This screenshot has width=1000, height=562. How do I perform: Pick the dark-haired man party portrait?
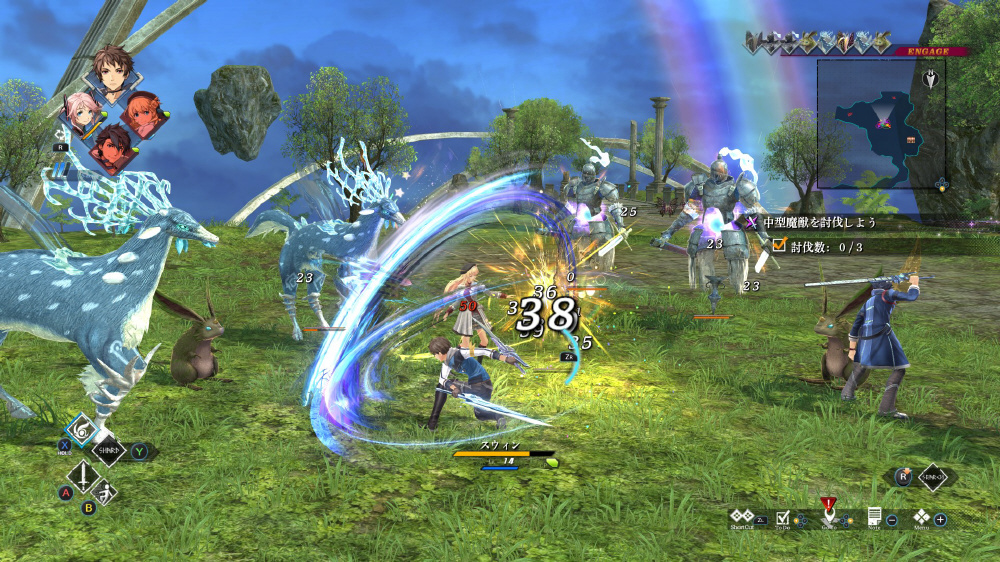coord(111,149)
